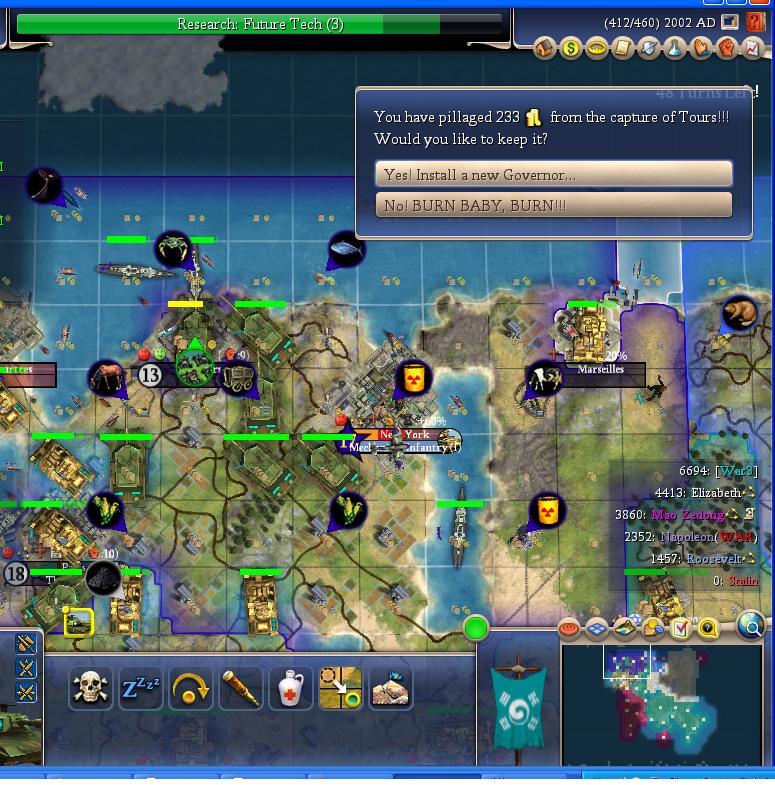Screen dimensions: 775x785
Task: Skip turn with the circular arrow button
Action: pyautogui.click(x=191, y=688)
